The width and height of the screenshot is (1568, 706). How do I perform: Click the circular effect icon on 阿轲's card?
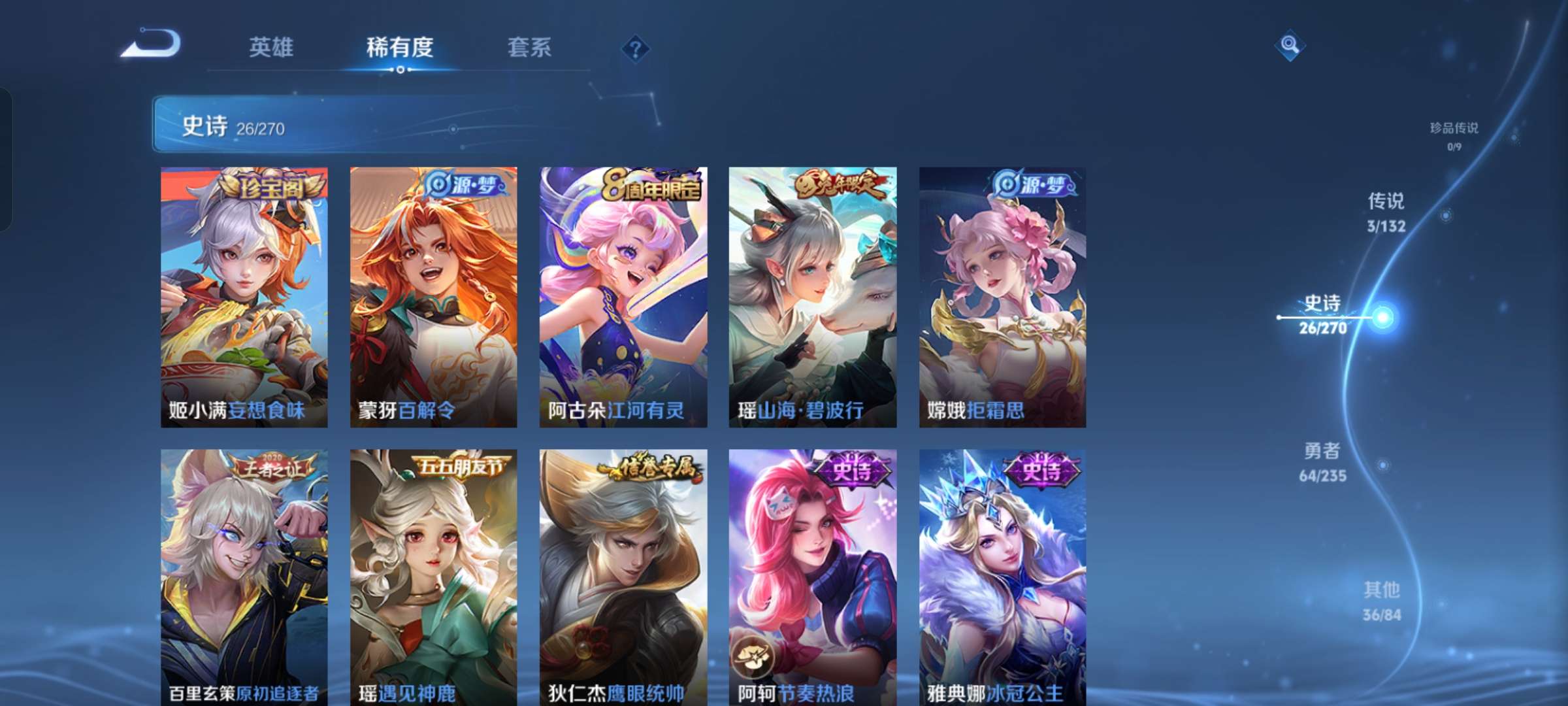click(x=751, y=654)
